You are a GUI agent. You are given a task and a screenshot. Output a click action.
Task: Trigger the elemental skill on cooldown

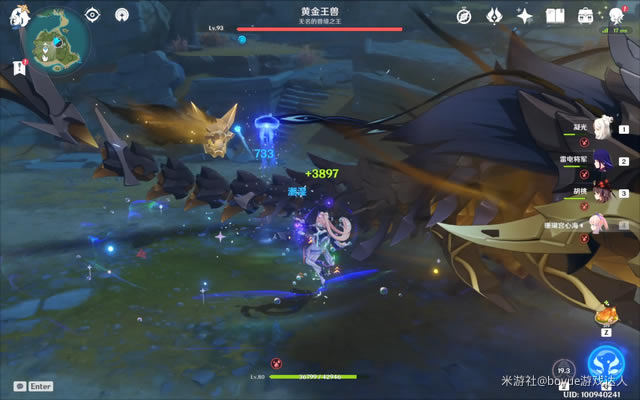(563, 374)
